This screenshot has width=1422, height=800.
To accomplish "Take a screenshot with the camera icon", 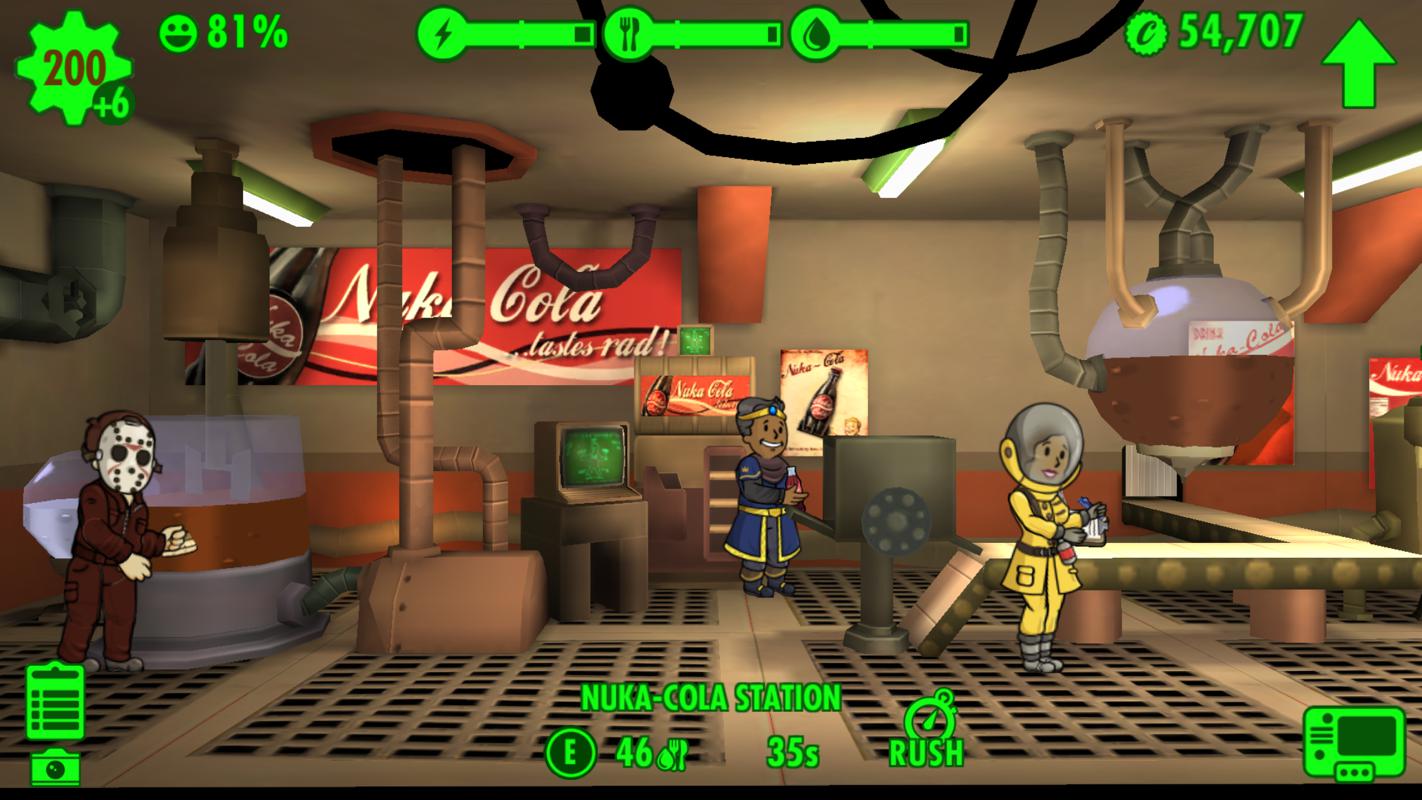I will point(55,768).
